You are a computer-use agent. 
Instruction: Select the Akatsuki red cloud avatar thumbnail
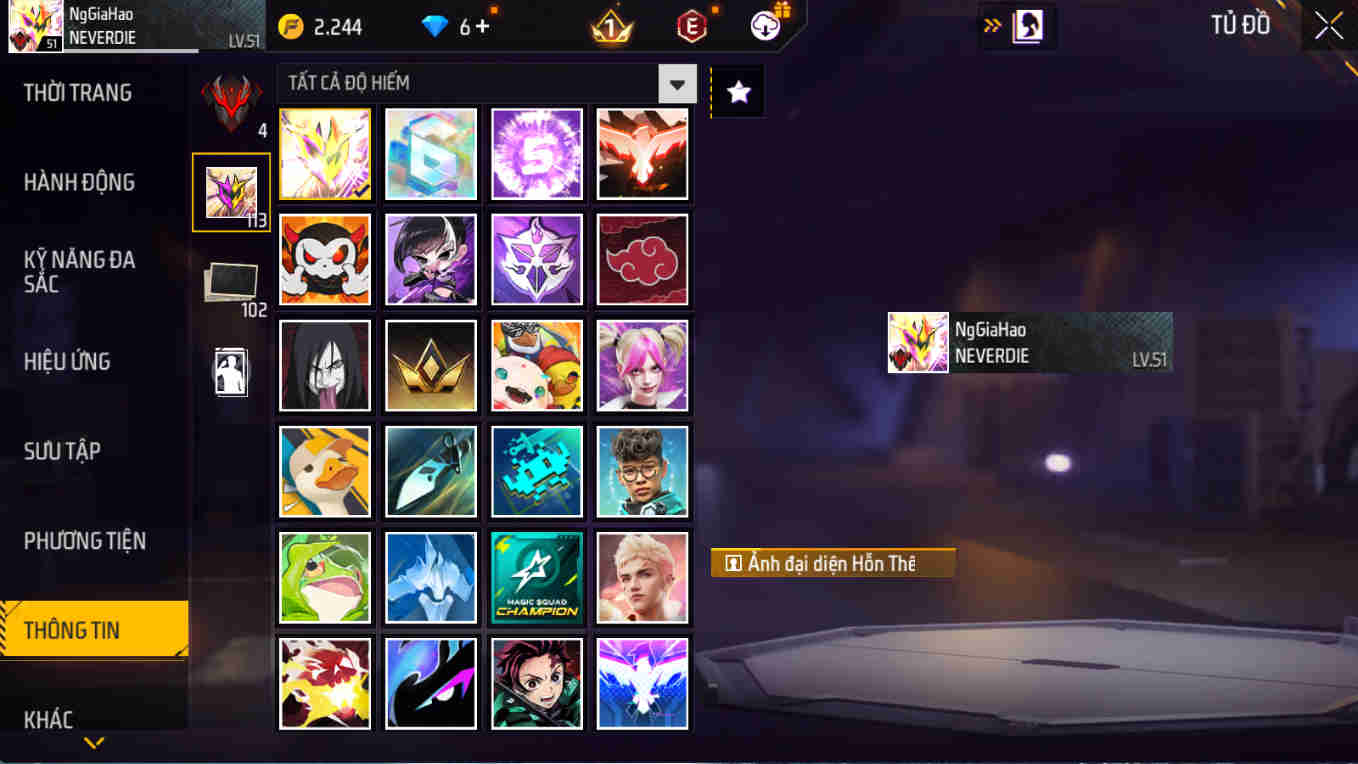(x=643, y=260)
